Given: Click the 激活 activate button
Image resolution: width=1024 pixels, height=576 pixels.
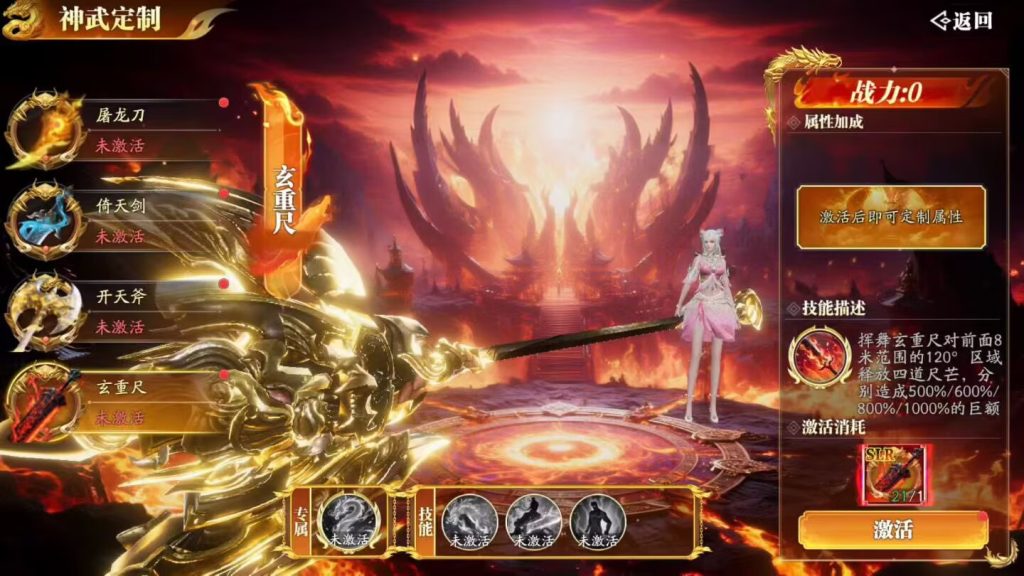Looking at the screenshot, I should pos(893,530).
